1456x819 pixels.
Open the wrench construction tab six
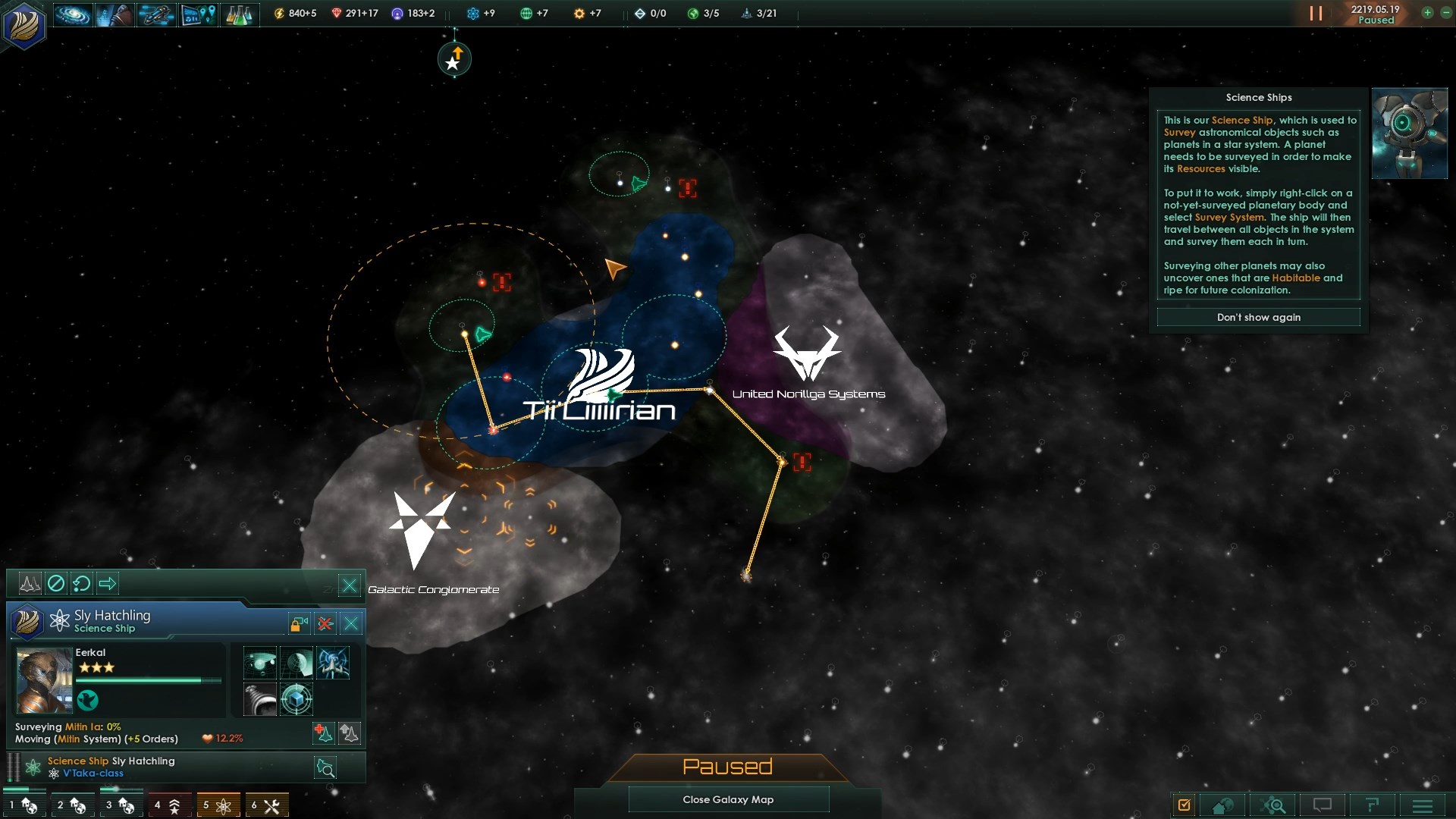click(x=266, y=805)
